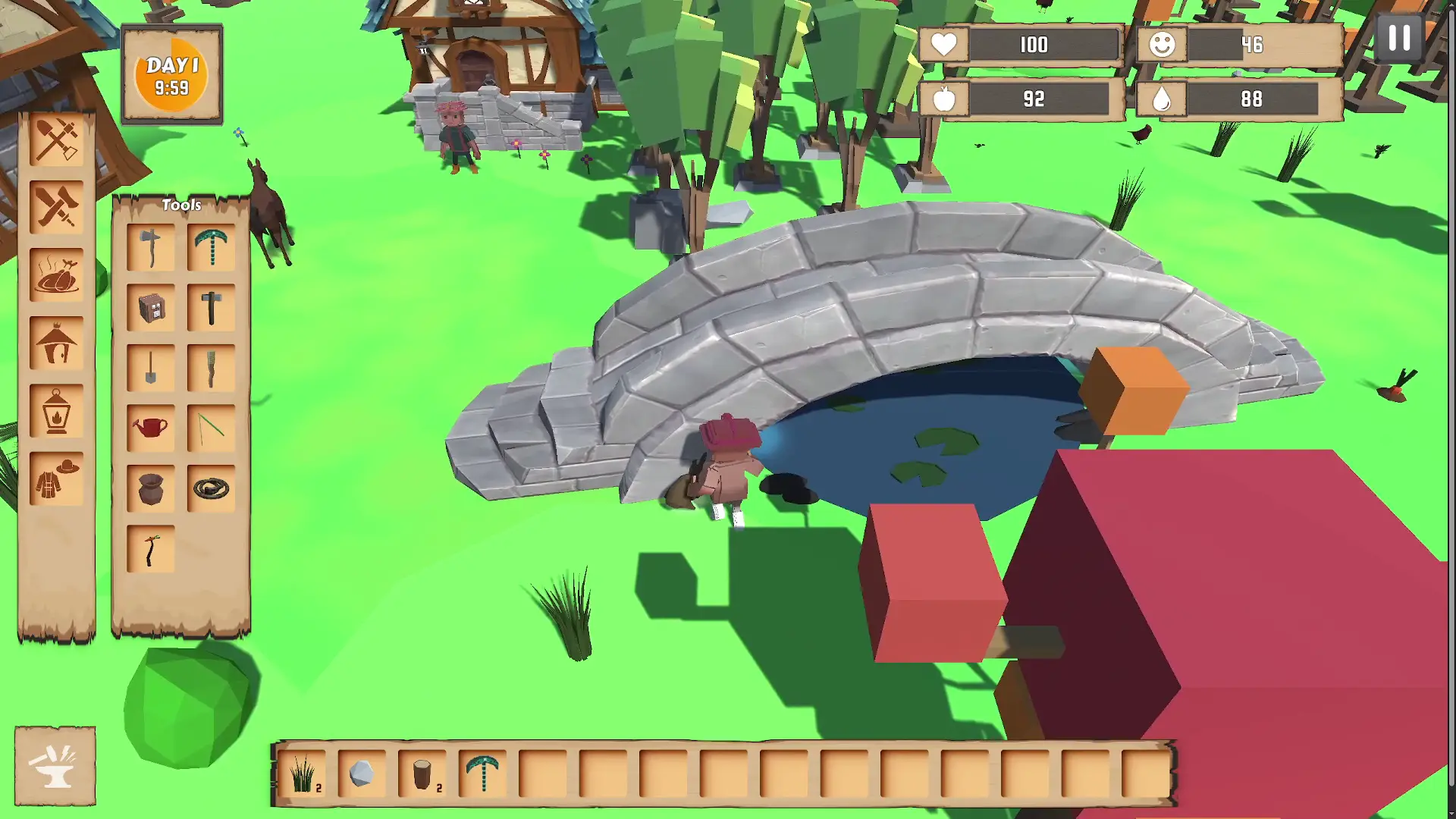Pause the game
This screenshot has height=819, width=1456.
pyautogui.click(x=1398, y=39)
